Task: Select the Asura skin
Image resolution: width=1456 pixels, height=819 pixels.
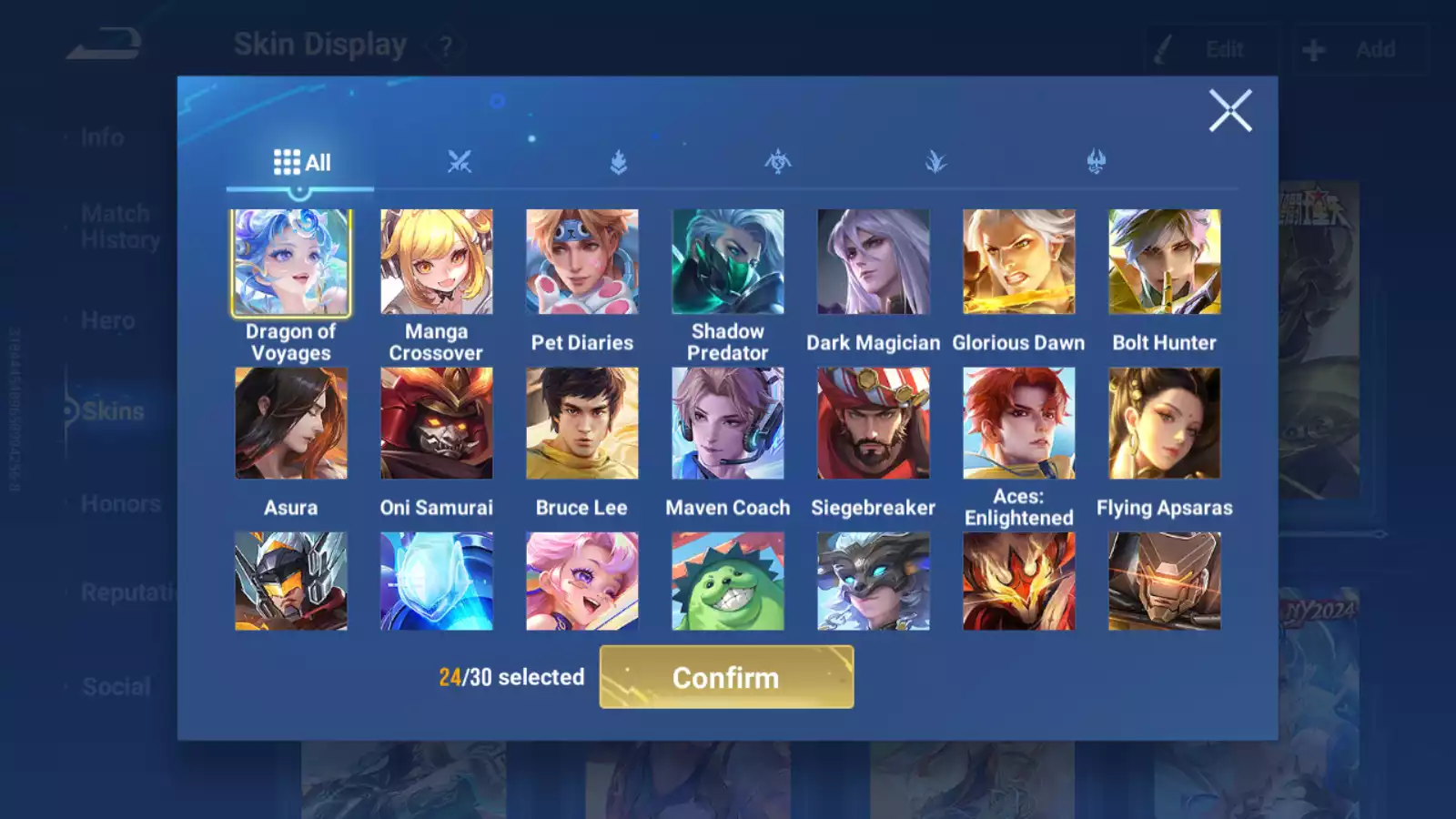Action: [x=291, y=423]
